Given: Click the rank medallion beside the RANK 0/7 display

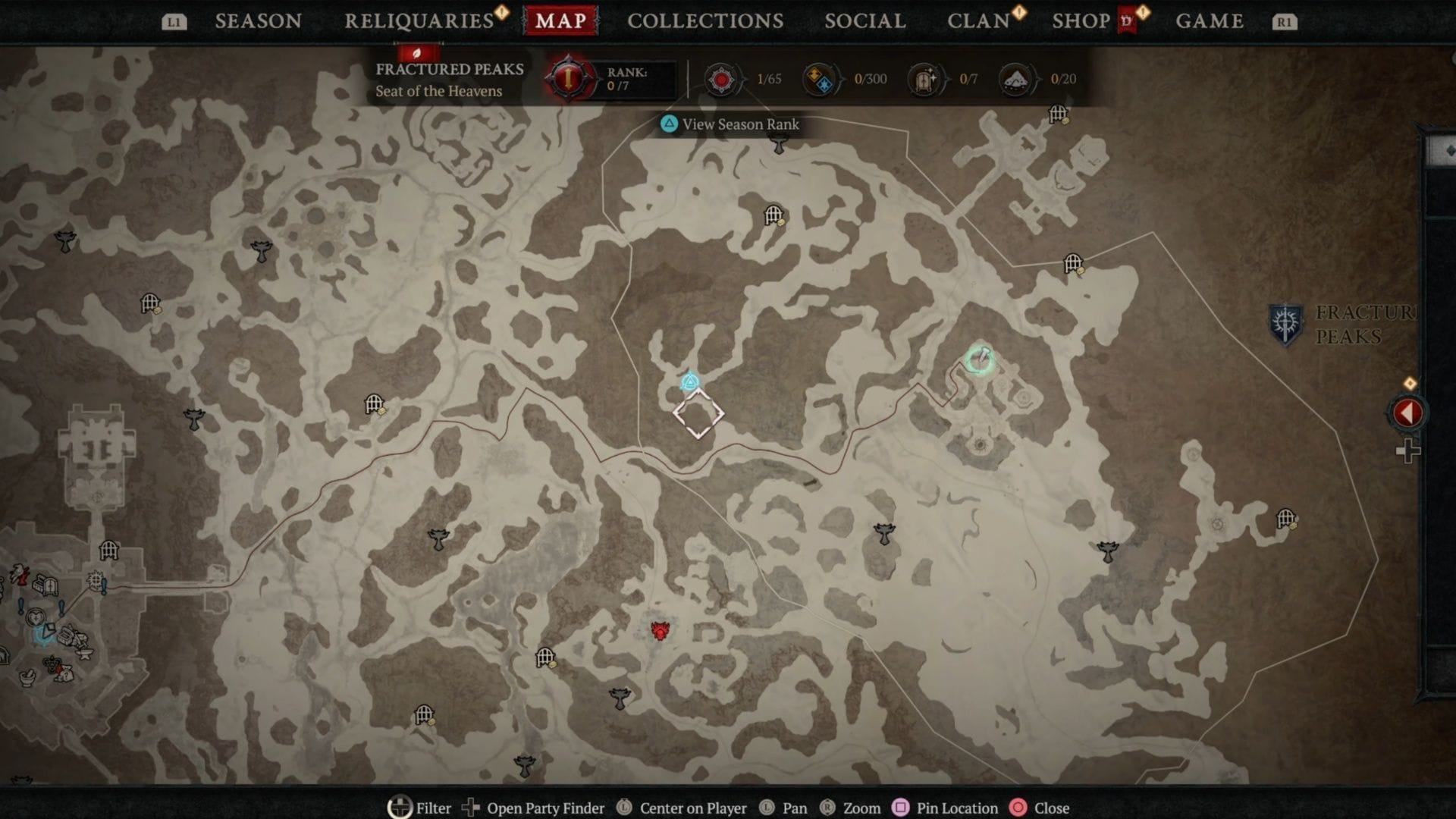Looking at the screenshot, I should (x=570, y=79).
